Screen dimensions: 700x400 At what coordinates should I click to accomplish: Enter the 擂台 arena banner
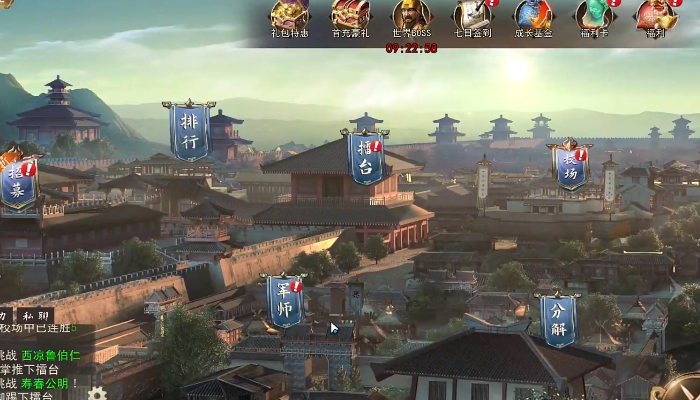point(366,158)
